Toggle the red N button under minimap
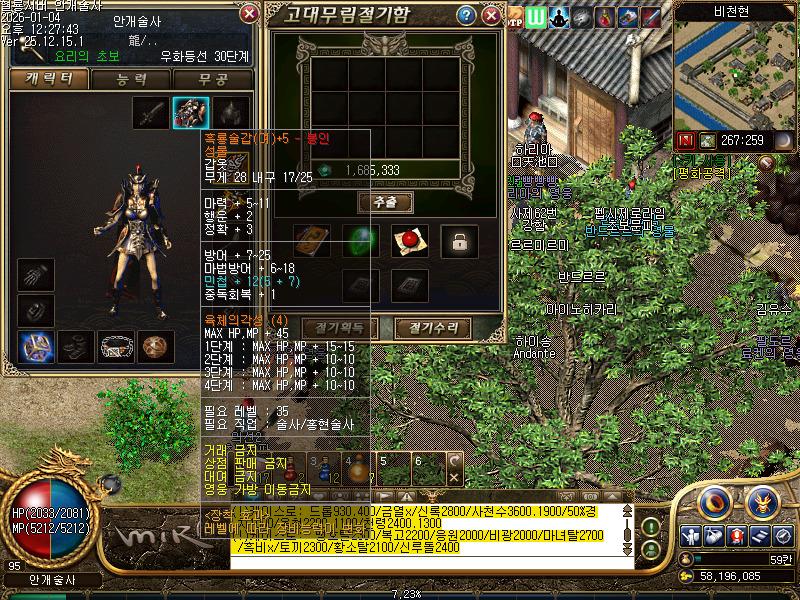This screenshot has width=800, height=600. [686, 140]
